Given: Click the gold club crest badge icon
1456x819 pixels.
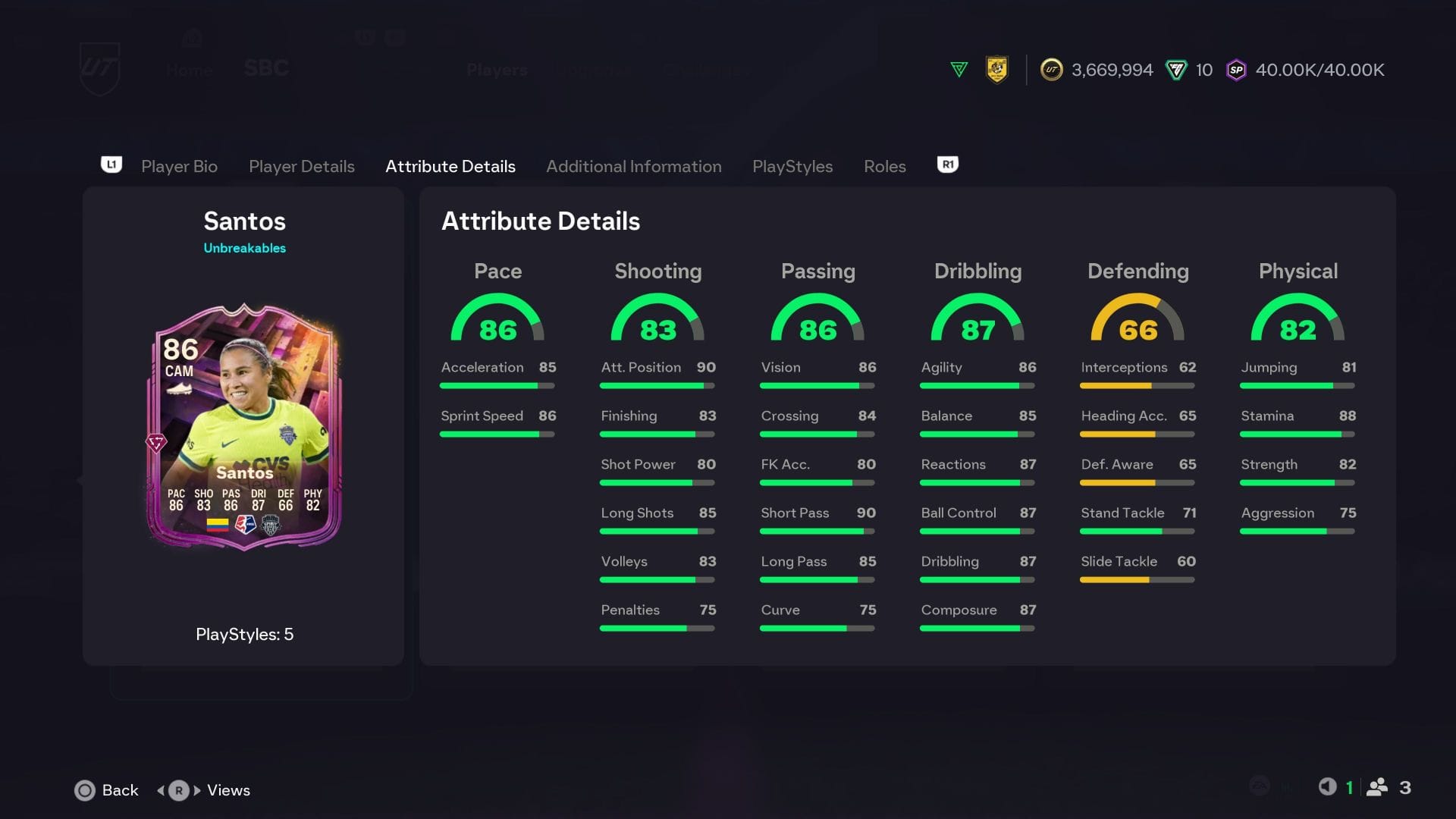Looking at the screenshot, I should pyautogui.click(x=998, y=70).
